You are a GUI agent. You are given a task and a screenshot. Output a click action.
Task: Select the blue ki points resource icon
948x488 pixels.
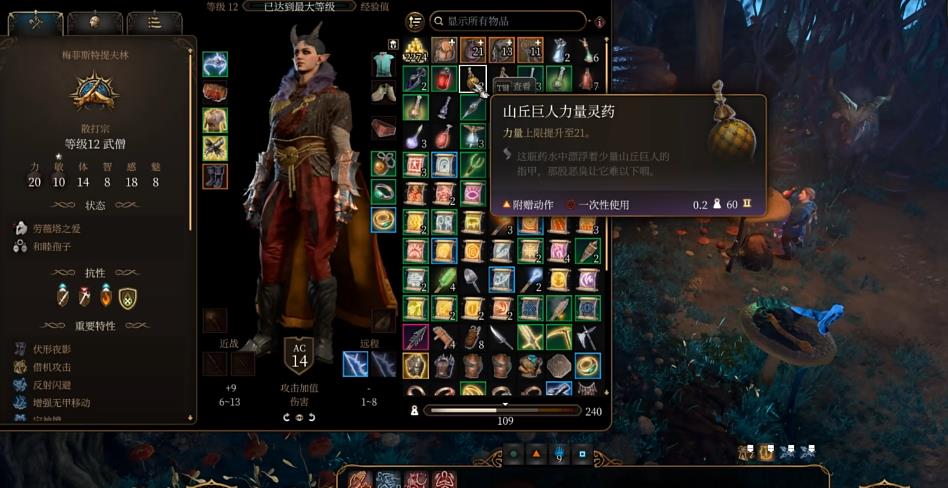tap(559, 454)
